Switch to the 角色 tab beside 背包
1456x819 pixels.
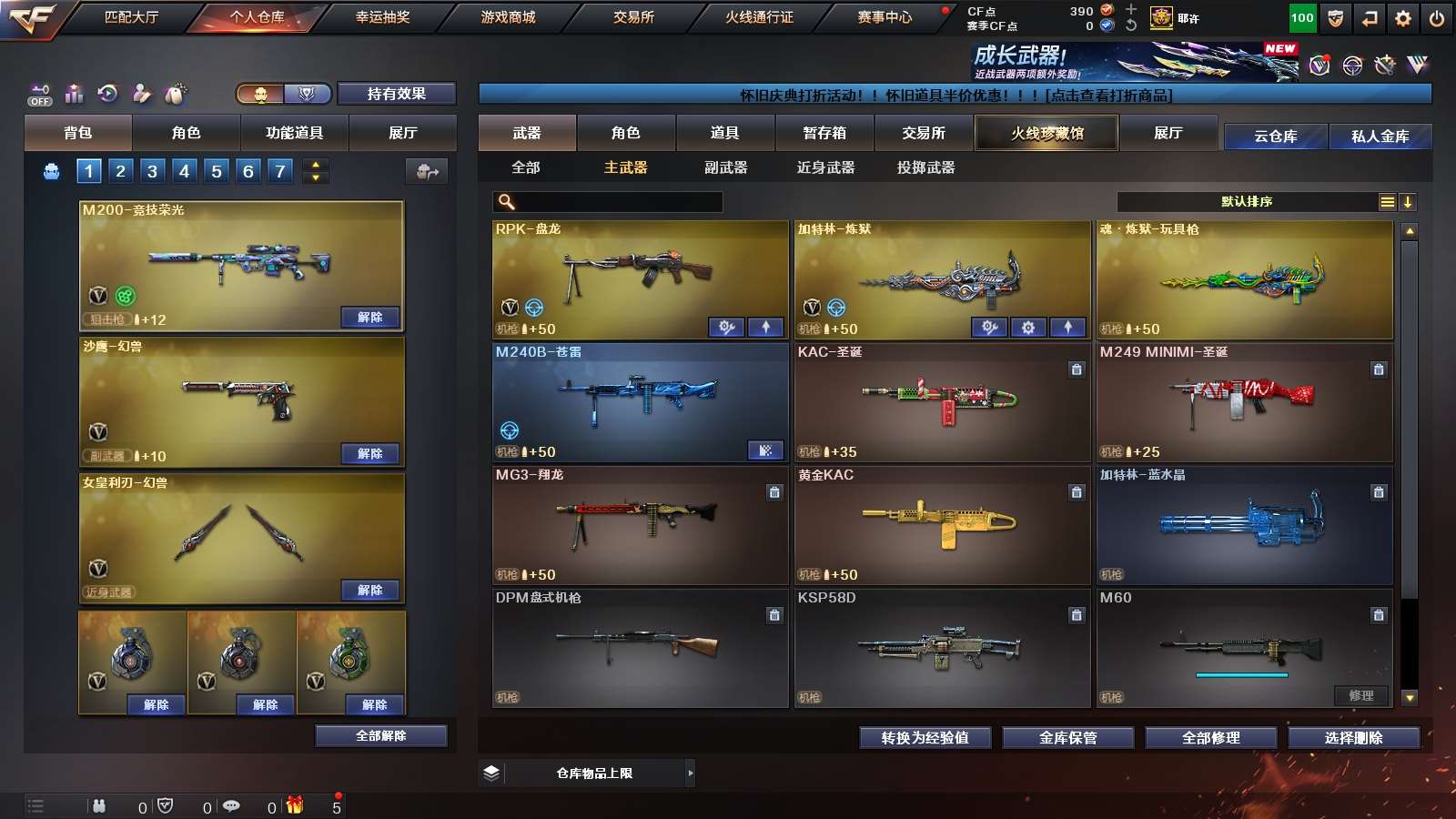(186, 133)
